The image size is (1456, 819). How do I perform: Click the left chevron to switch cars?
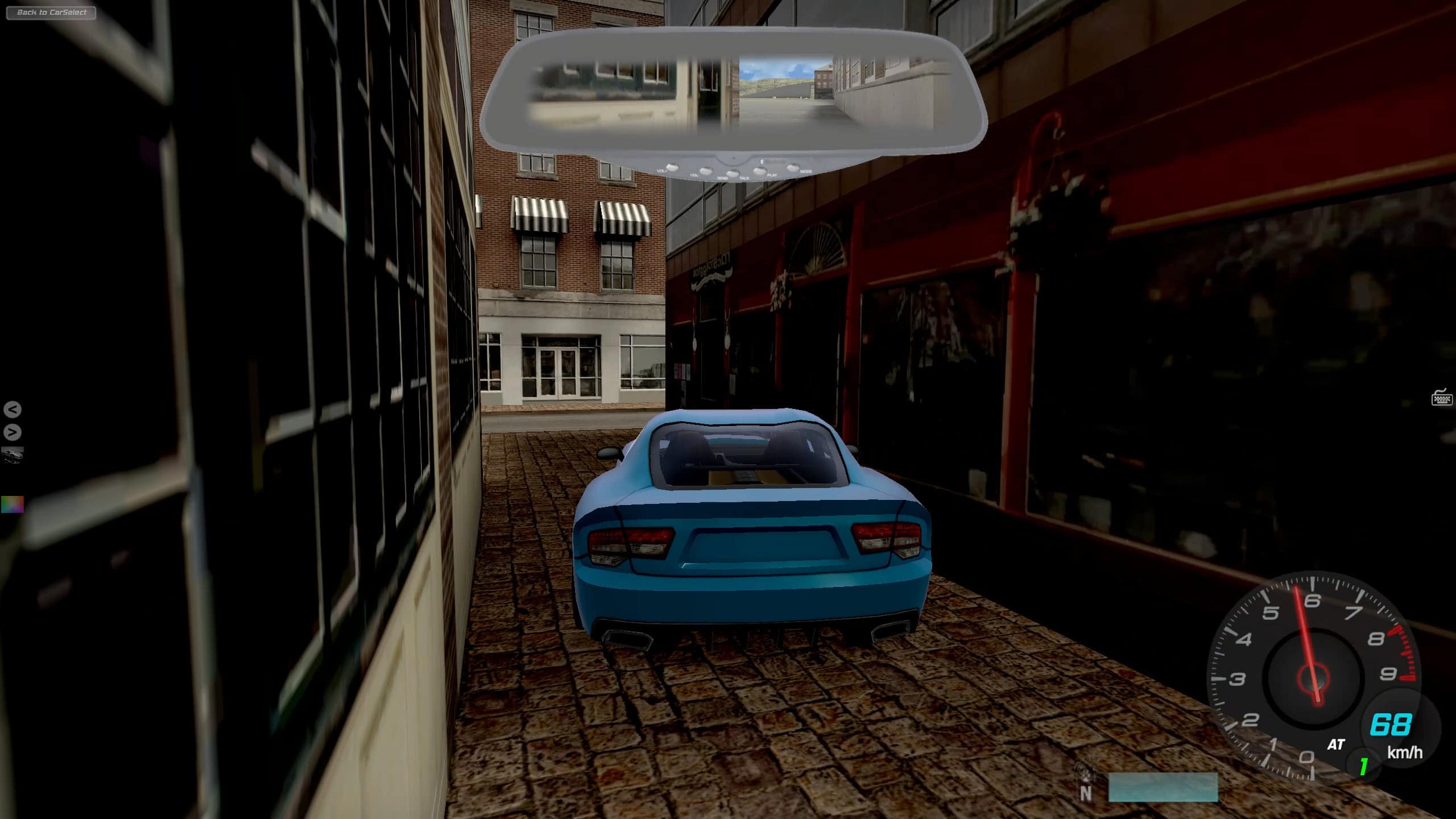click(13, 408)
